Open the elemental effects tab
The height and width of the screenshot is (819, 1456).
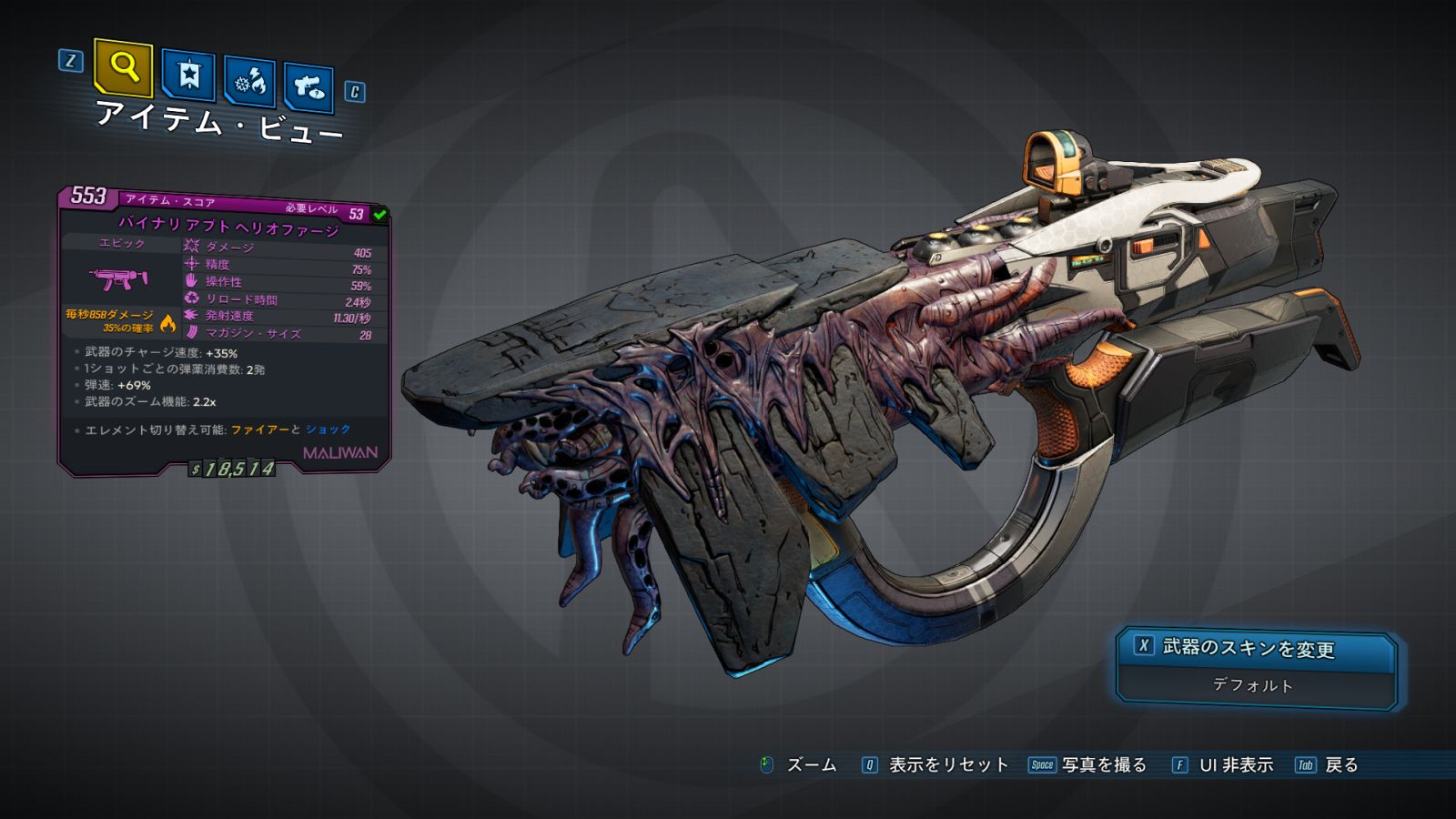250,83
